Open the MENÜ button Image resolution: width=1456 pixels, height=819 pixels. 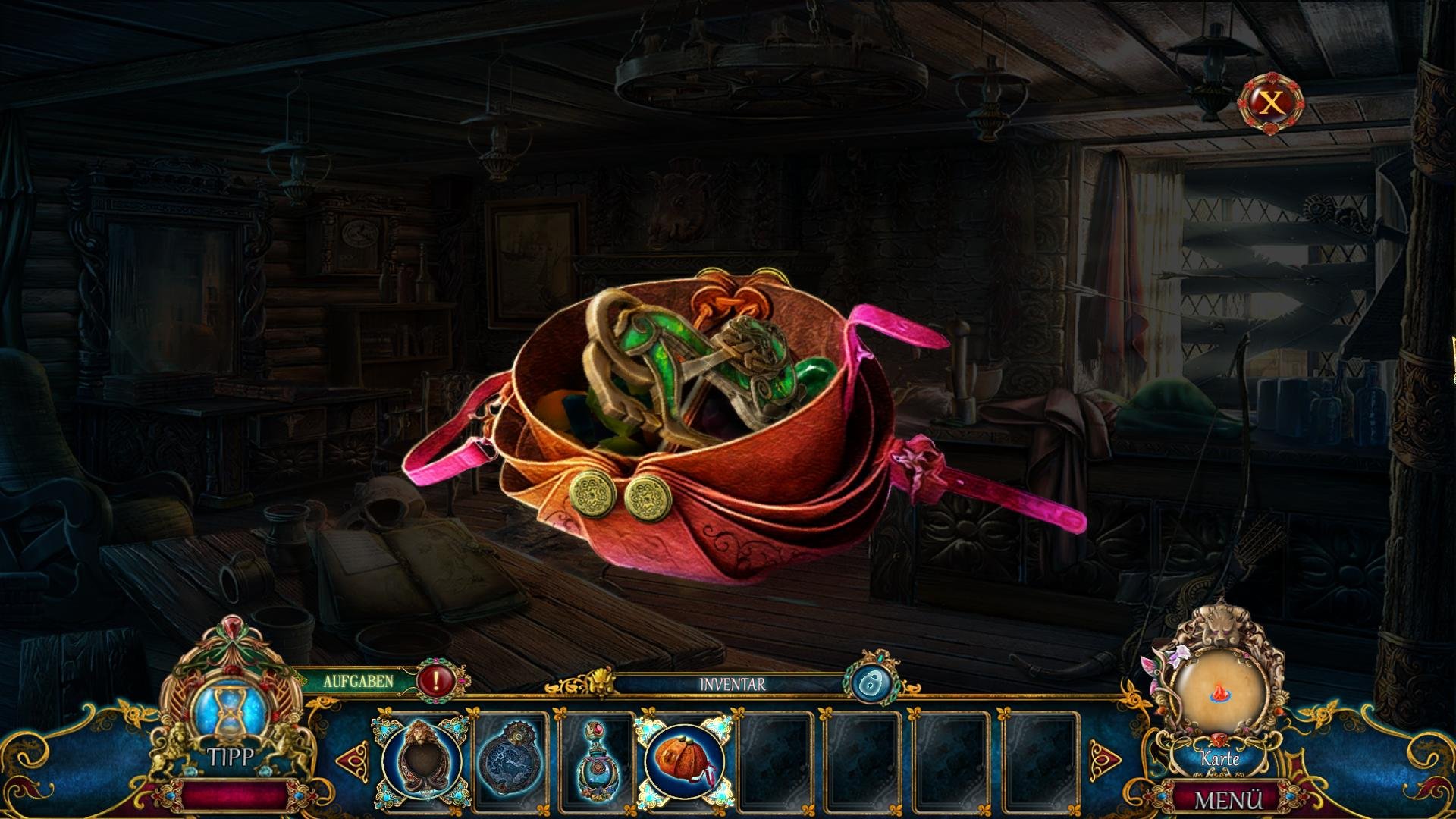(x=1228, y=800)
